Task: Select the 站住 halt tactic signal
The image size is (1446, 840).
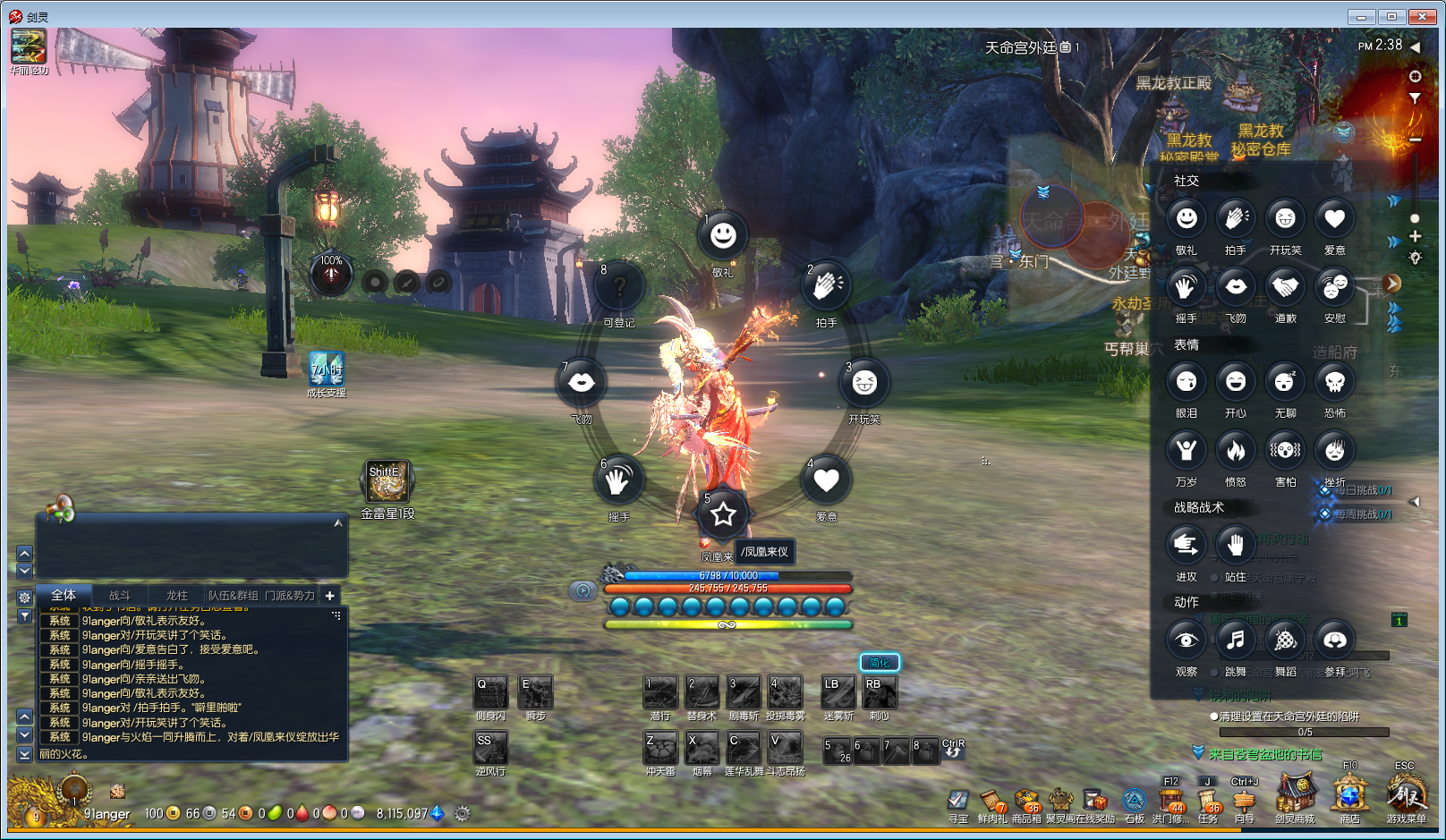Action: (1236, 544)
